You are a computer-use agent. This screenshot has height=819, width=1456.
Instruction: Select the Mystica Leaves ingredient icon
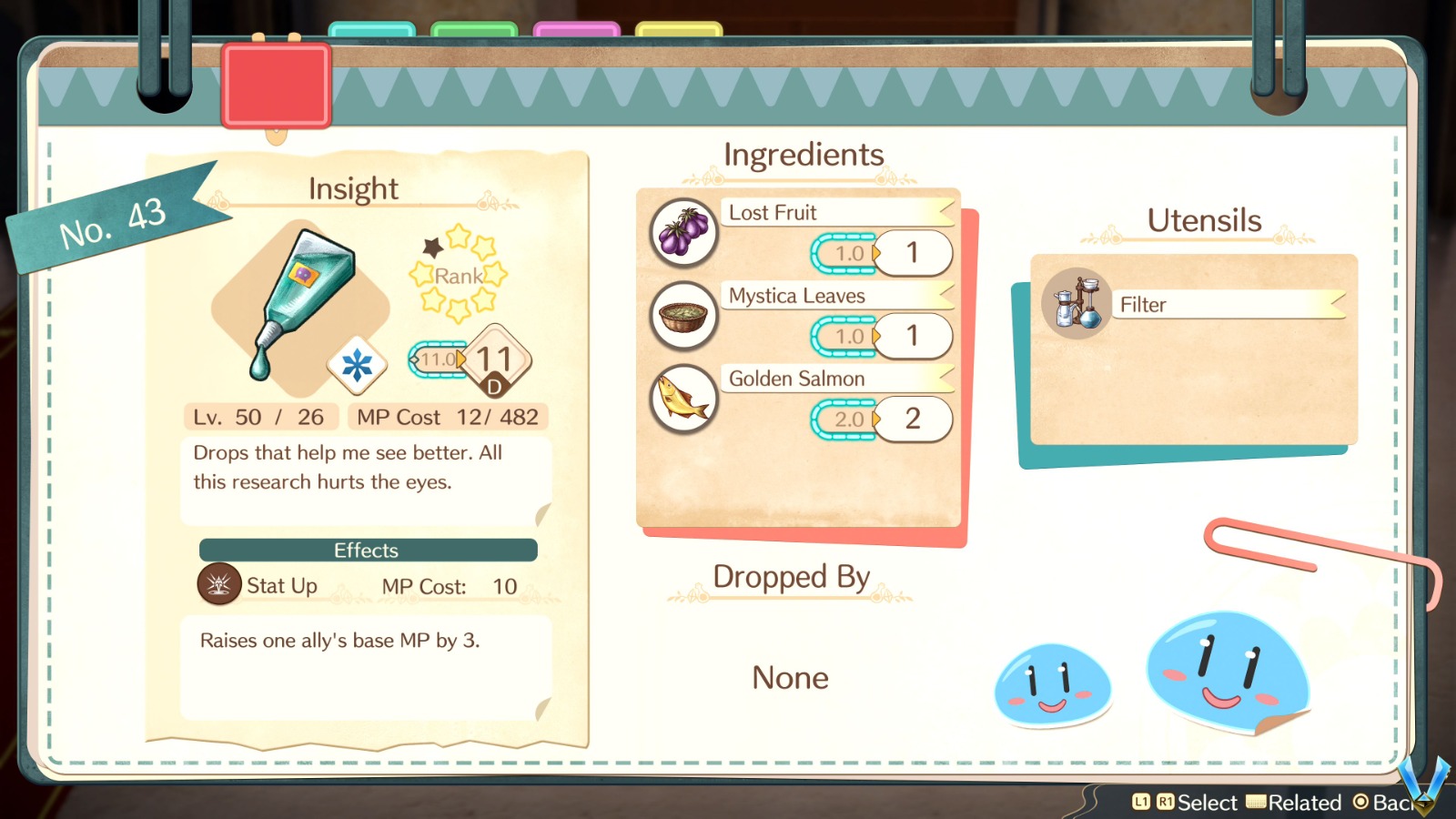pos(683,317)
